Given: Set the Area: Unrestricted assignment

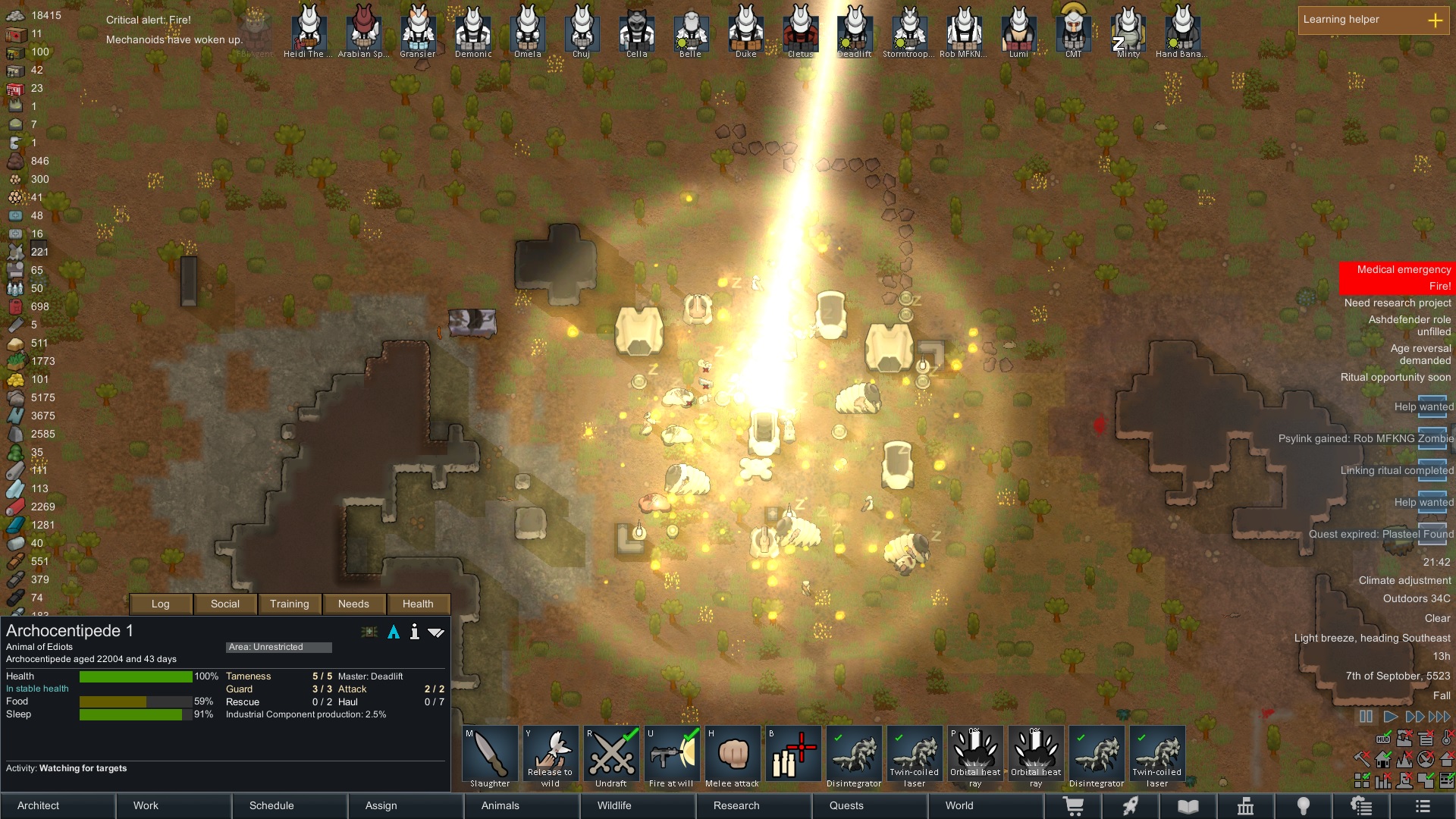Looking at the screenshot, I should [x=278, y=647].
